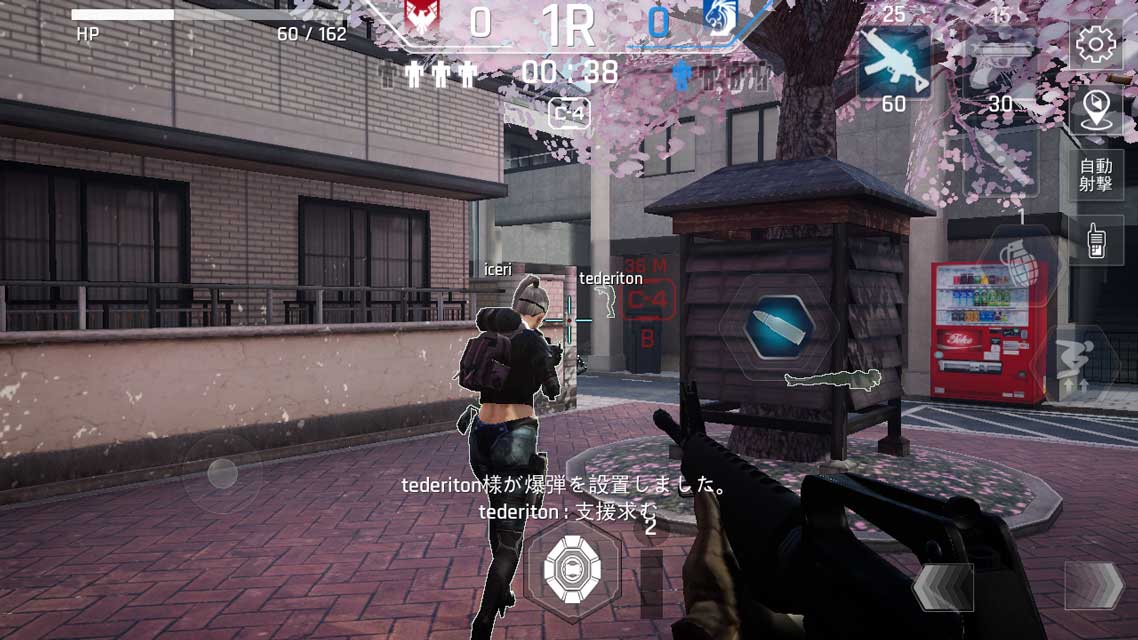The image size is (1138, 640).
Task: Select the assault rifle weapon slot
Action: point(894,63)
